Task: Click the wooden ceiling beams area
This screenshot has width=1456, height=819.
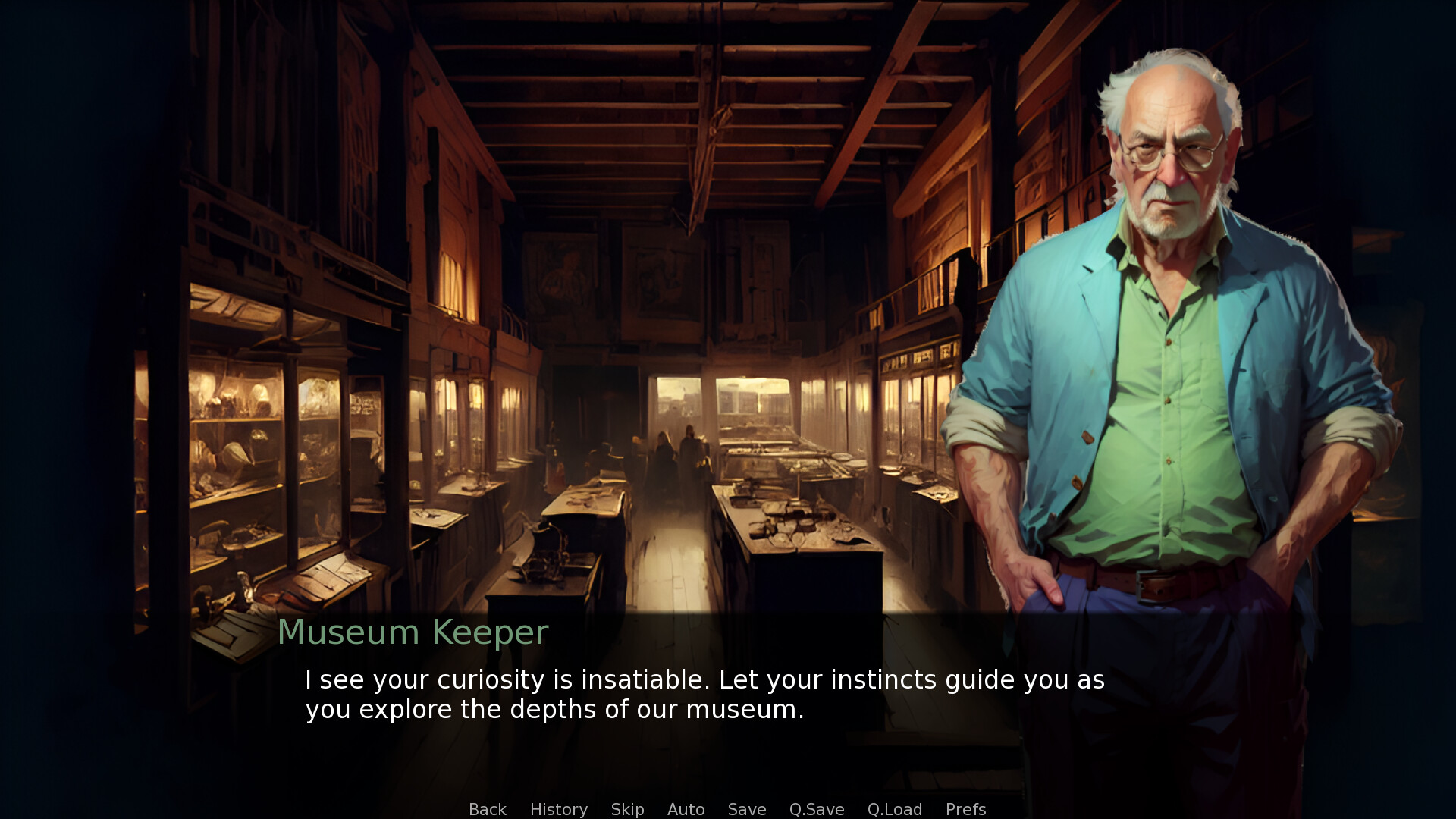Action: (x=682, y=76)
